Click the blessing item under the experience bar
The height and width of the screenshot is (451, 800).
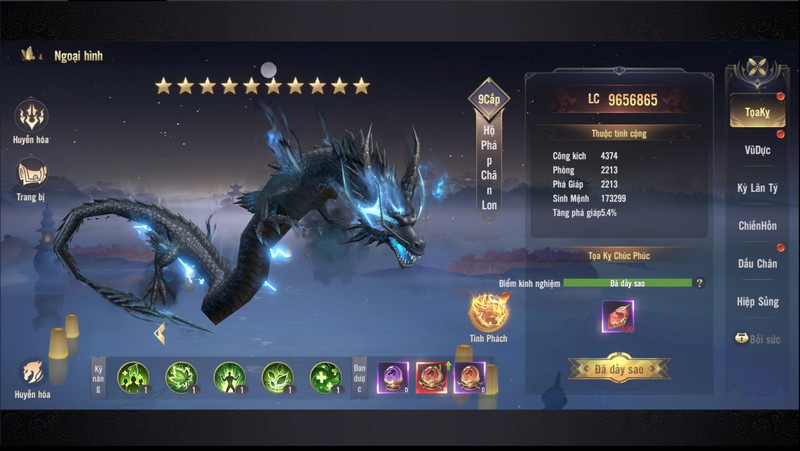click(617, 316)
